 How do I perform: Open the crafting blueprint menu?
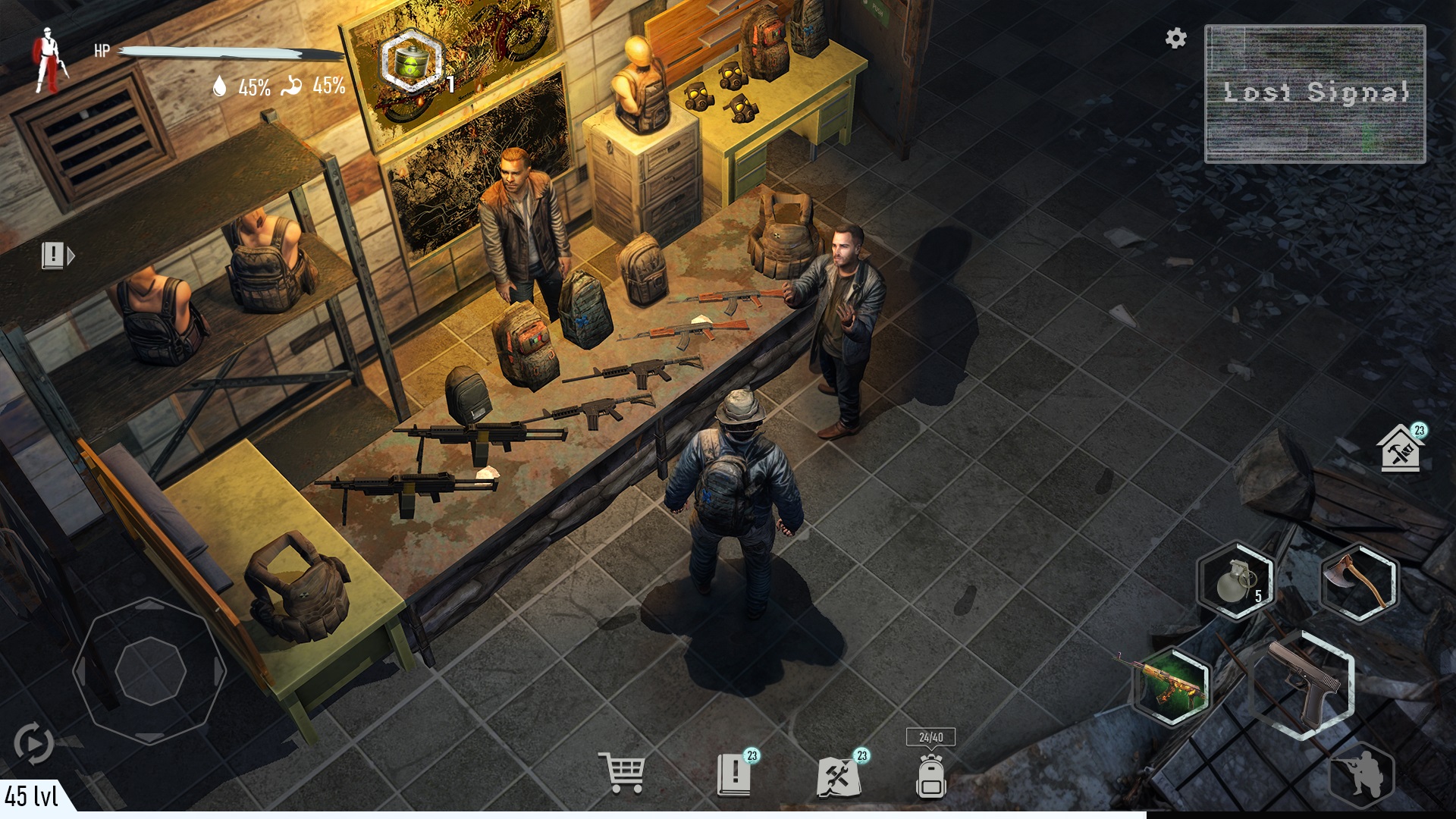(839, 777)
